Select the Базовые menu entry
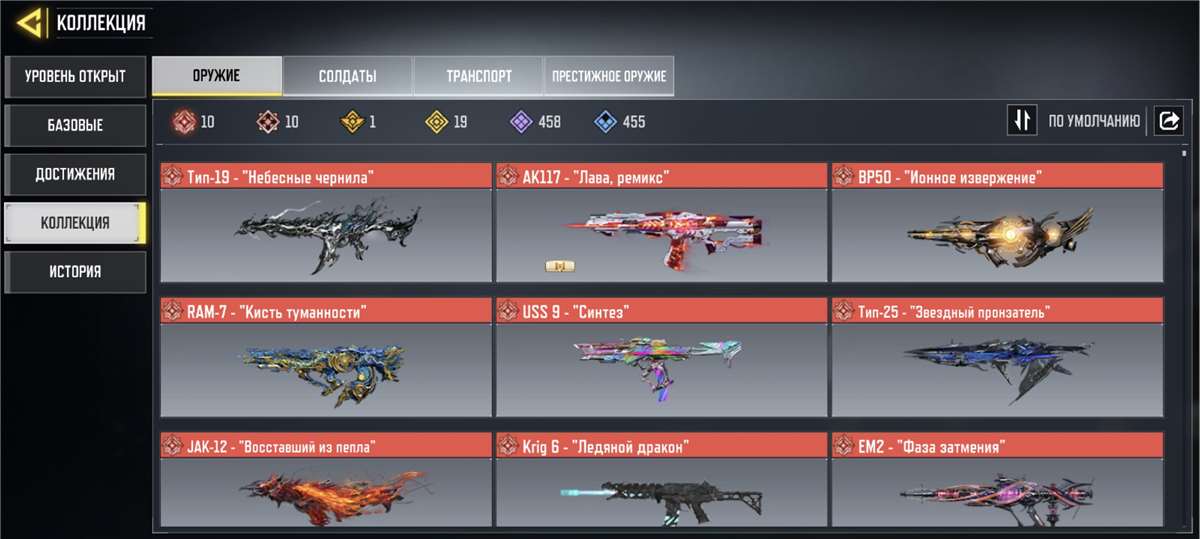The image size is (1200, 539). pyautogui.click(x=75, y=125)
